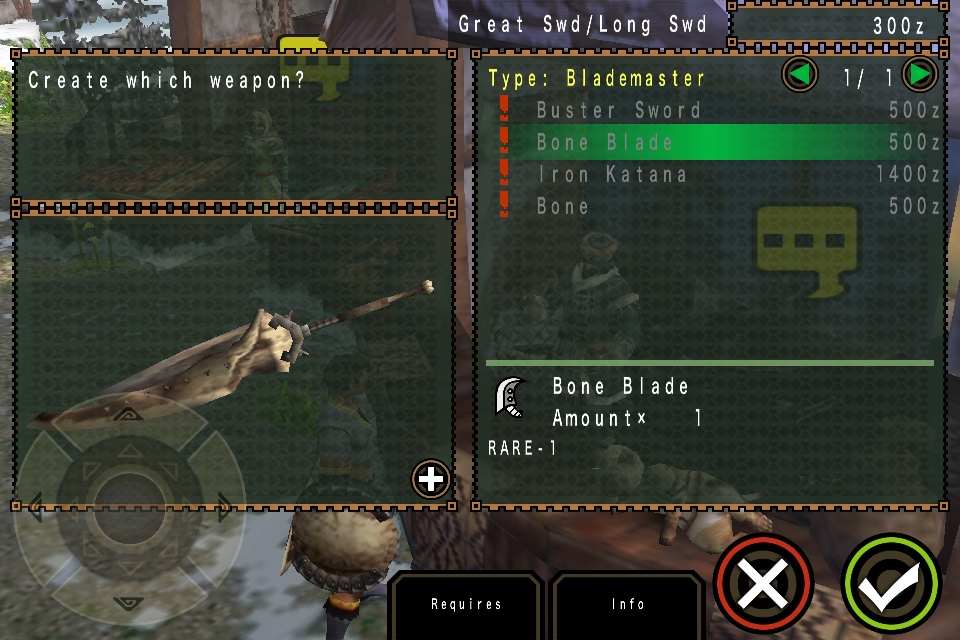Image resolution: width=960 pixels, height=640 pixels.
Task: Go to the next page with right arrow
Action: (919, 74)
